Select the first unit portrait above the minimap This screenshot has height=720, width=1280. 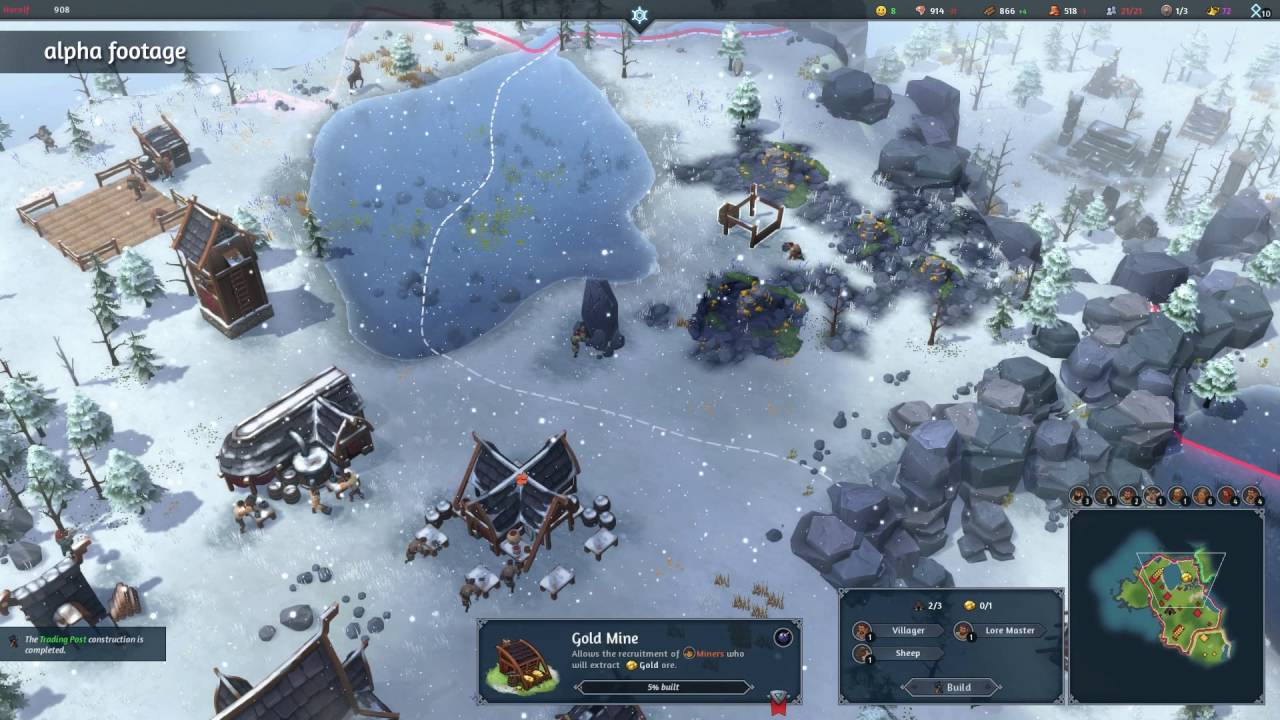1080,496
